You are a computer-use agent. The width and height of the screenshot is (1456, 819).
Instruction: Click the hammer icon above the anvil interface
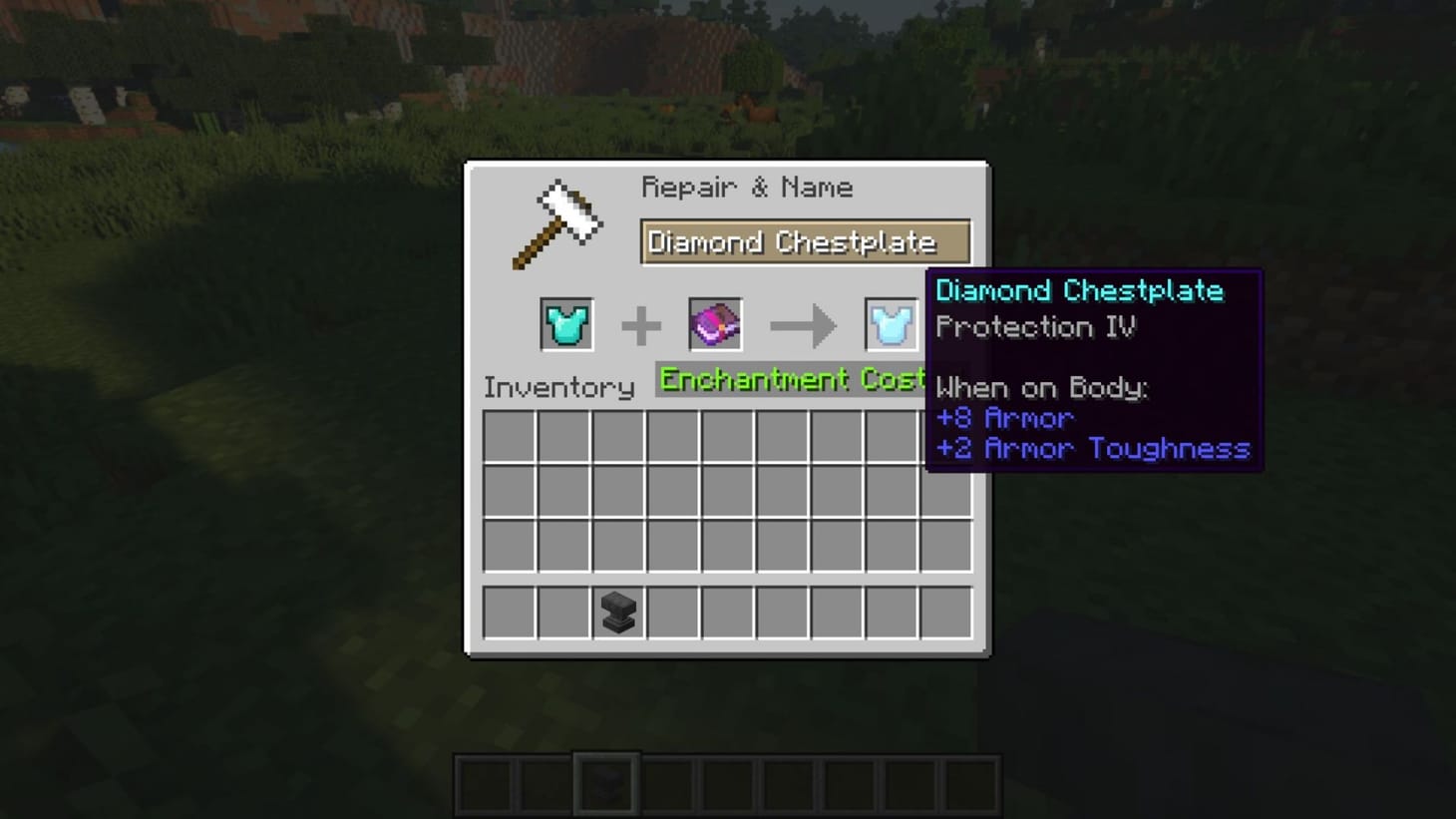pos(558,219)
